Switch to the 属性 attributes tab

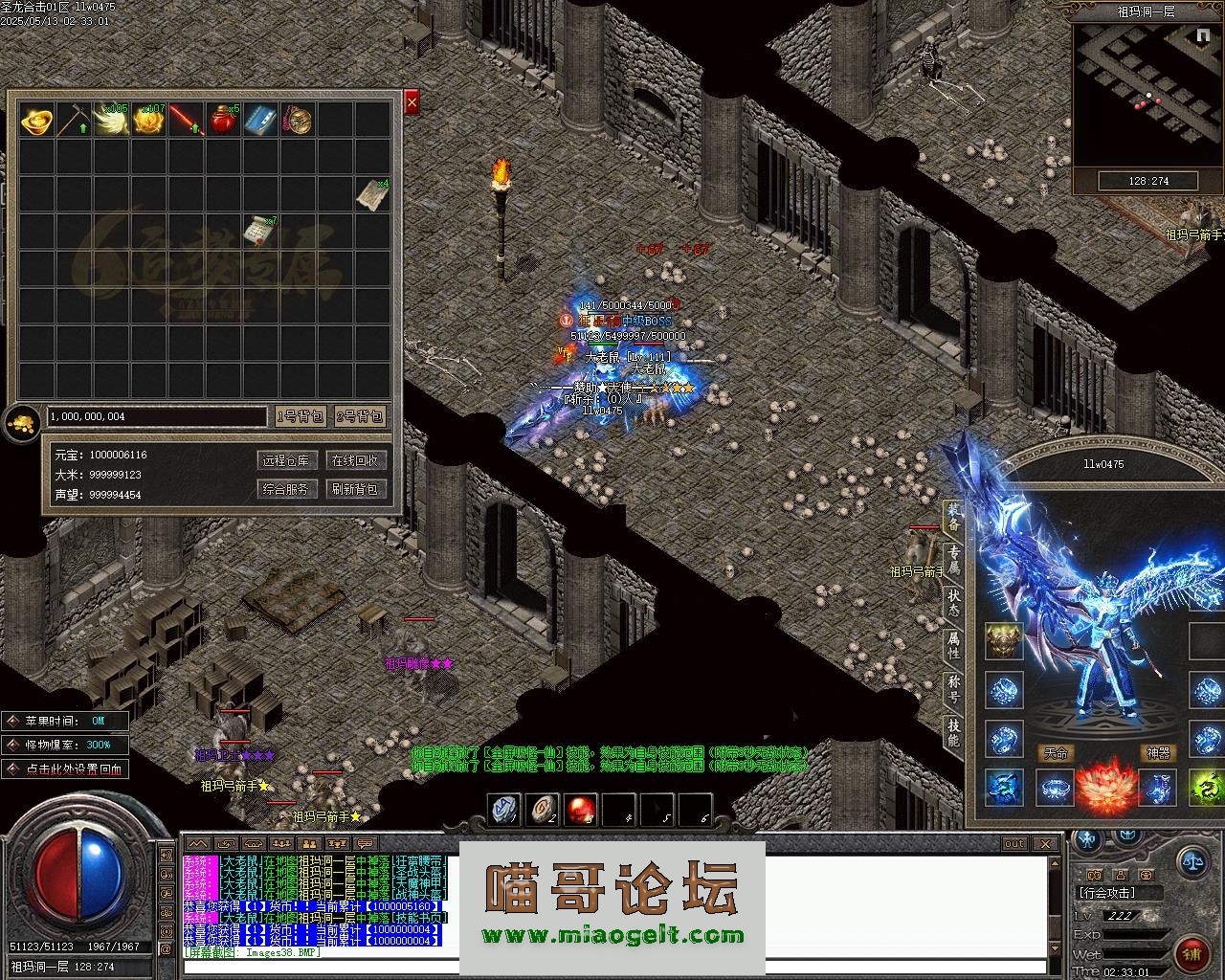953,645
